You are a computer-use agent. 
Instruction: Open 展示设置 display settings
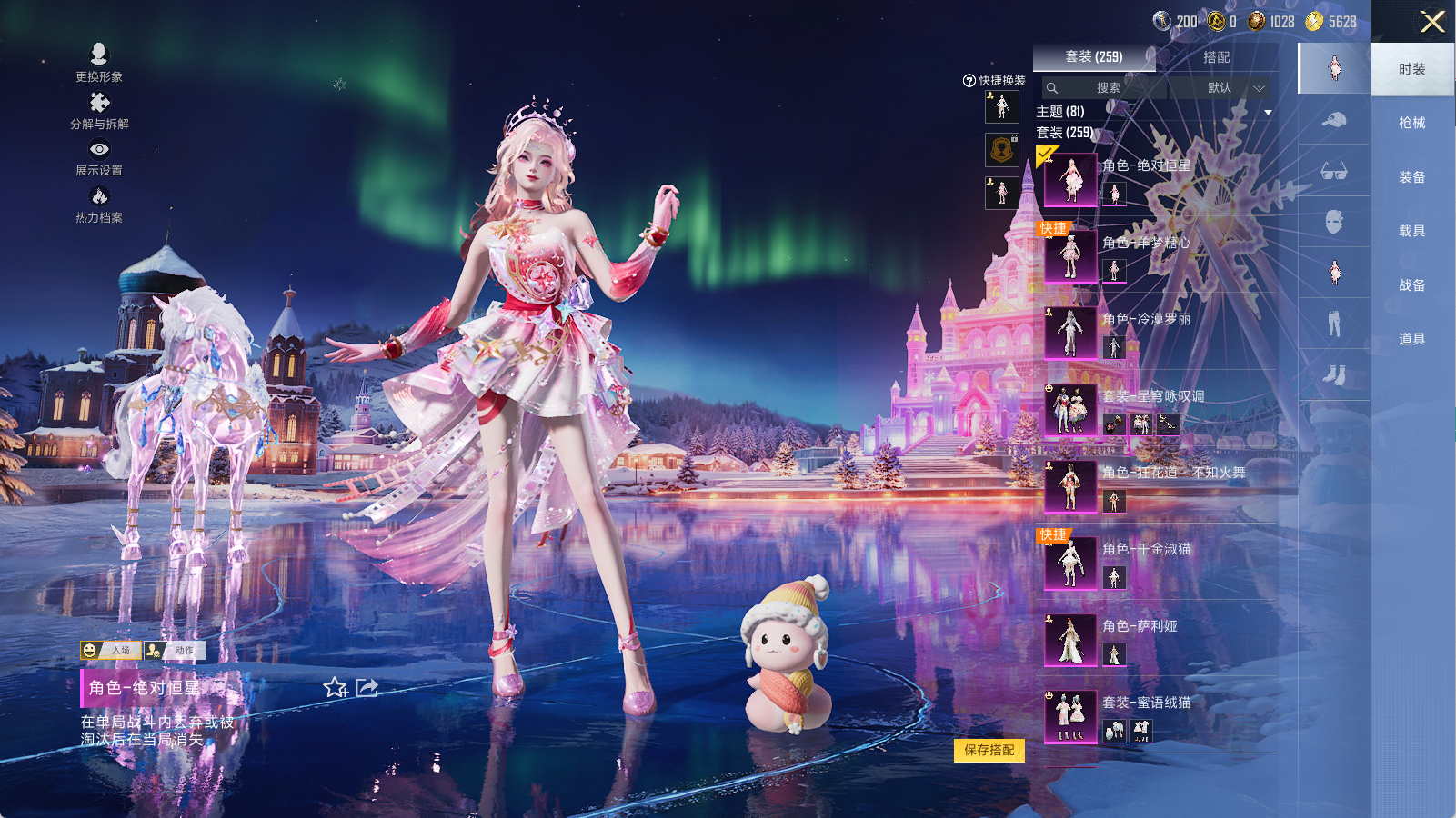(99, 156)
